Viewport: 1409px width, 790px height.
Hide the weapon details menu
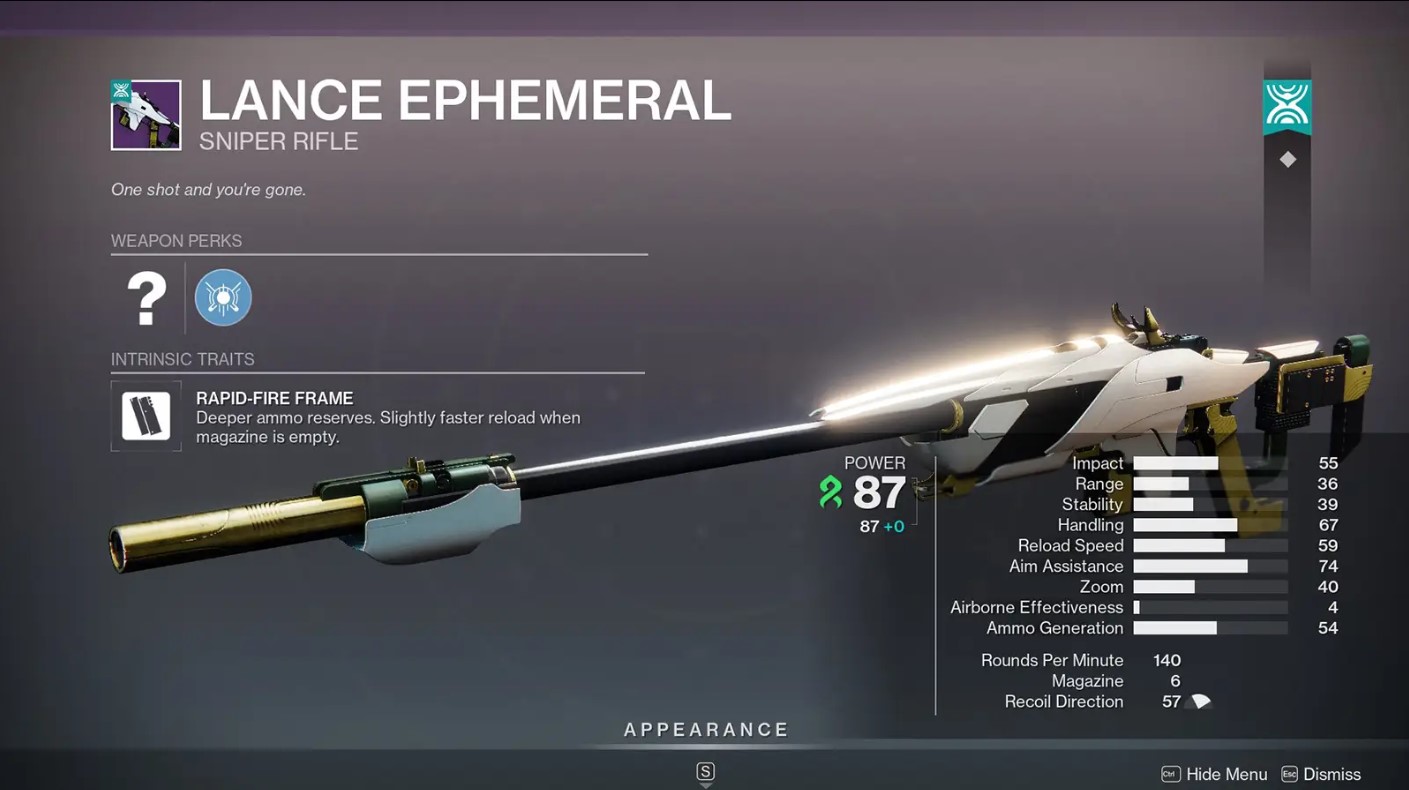pyautogui.click(x=1214, y=774)
